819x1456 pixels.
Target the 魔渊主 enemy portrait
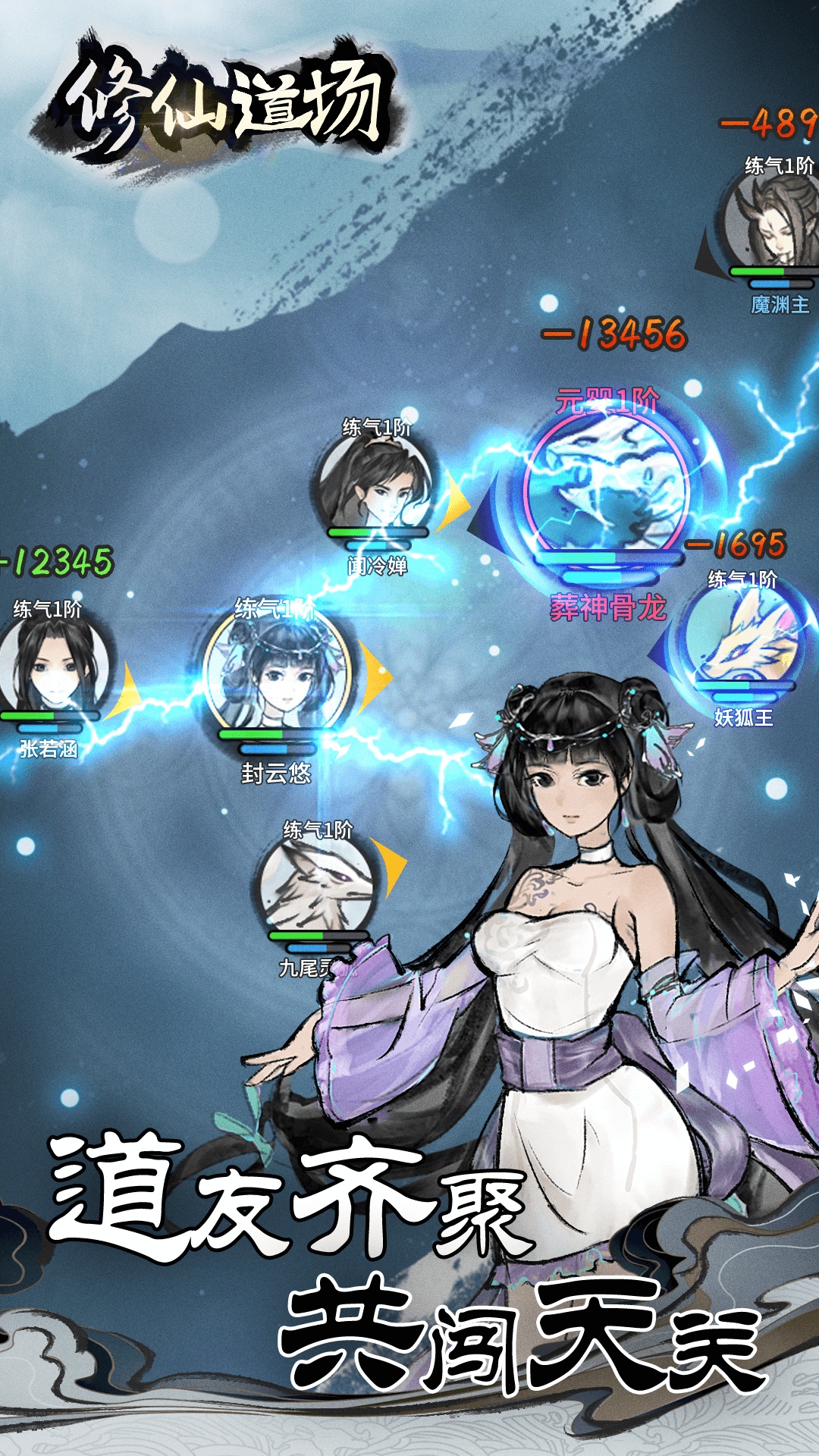773,224
